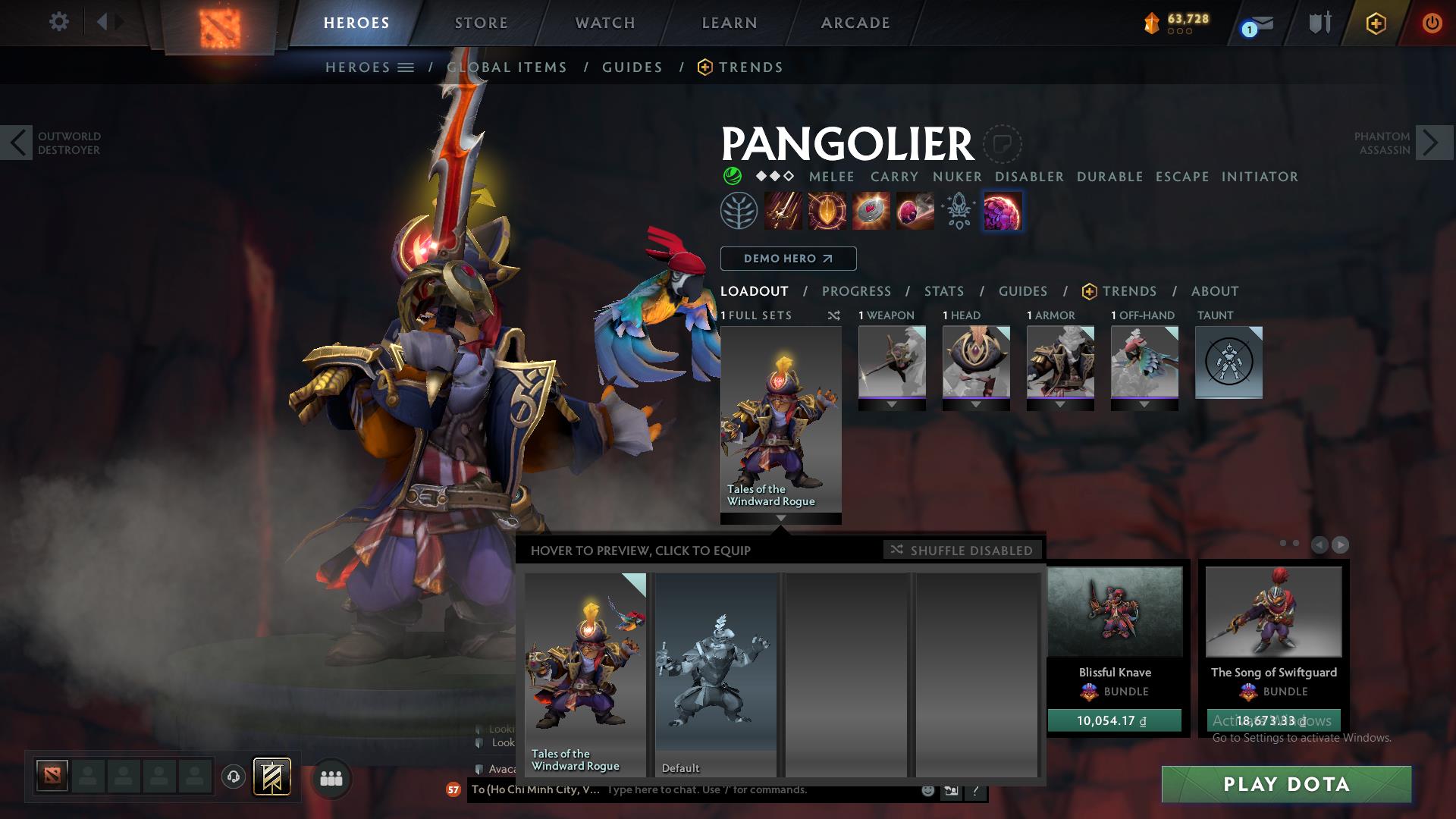Open the ARCADE menu
Image resolution: width=1456 pixels, height=819 pixels.
pyautogui.click(x=855, y=22)
